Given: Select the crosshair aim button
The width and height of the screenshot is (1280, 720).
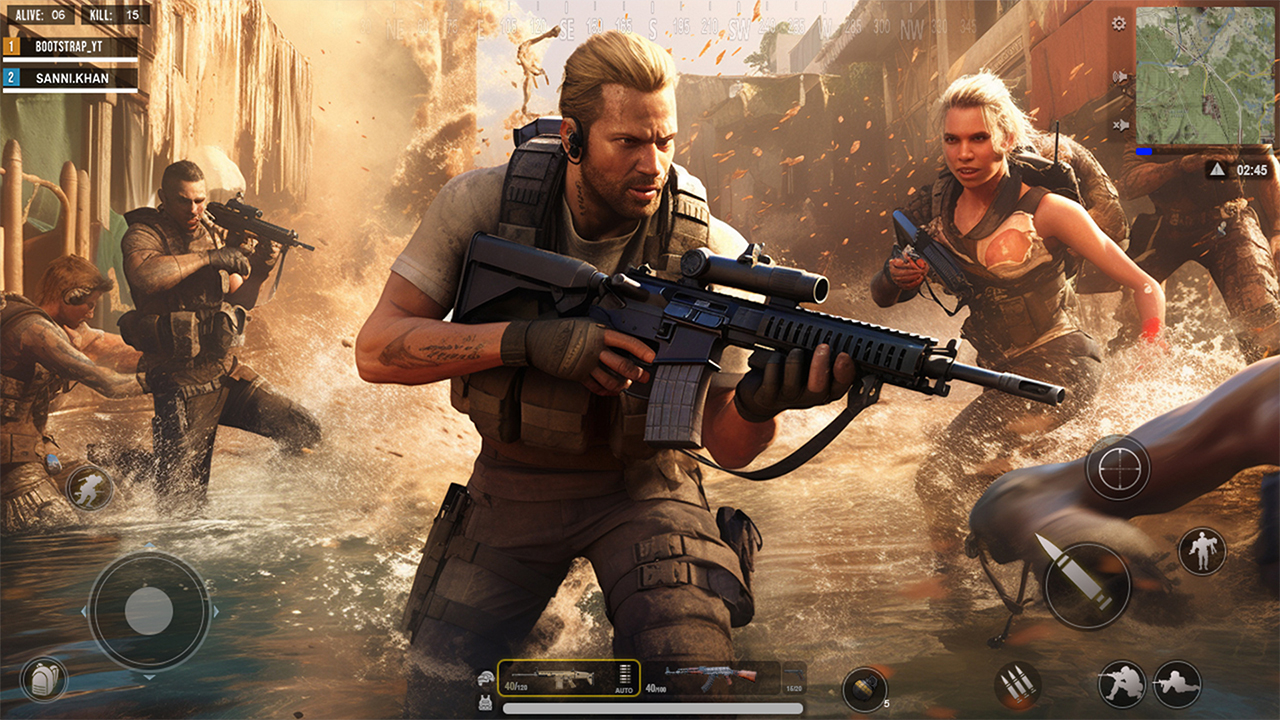Looking at the screenshot, I should point(1119,468).
